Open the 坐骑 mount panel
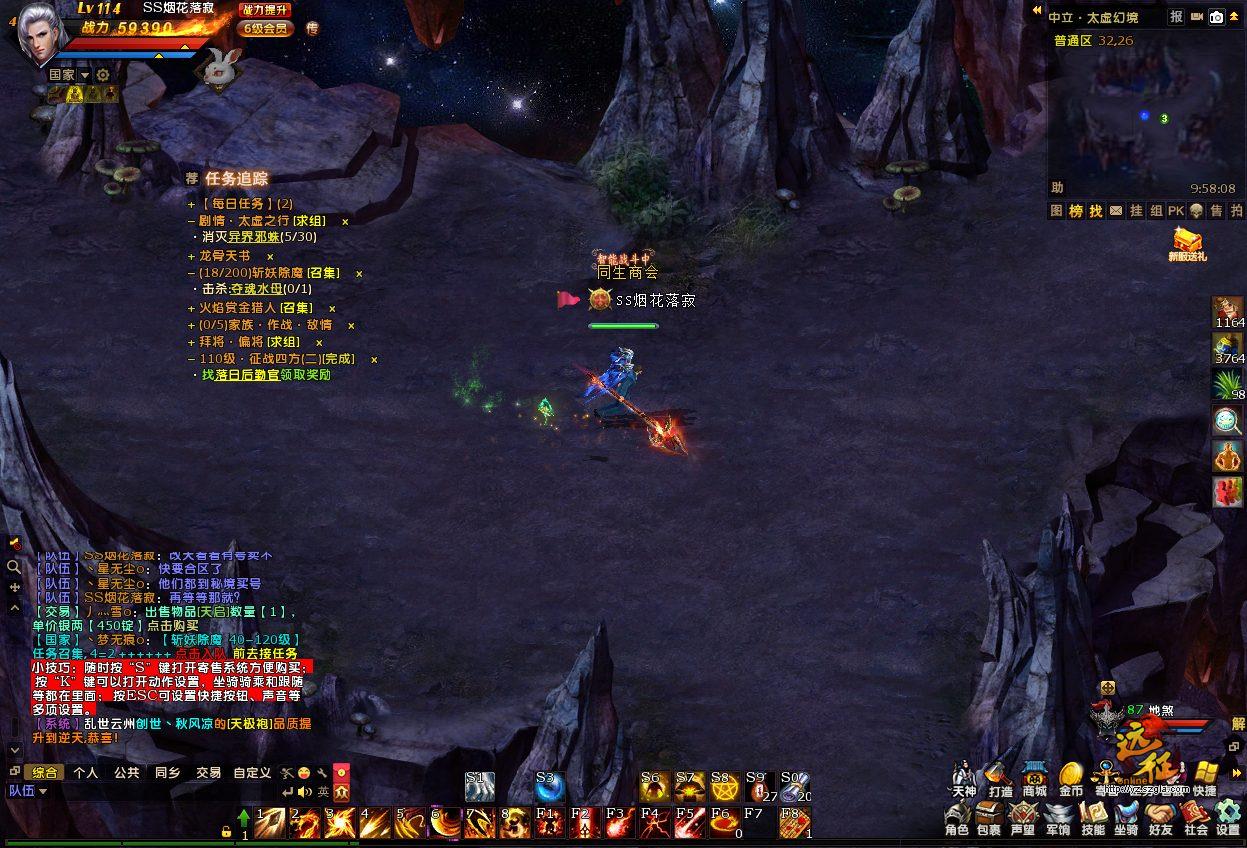Viewport: 1247px width, 848px height. 1126,816
